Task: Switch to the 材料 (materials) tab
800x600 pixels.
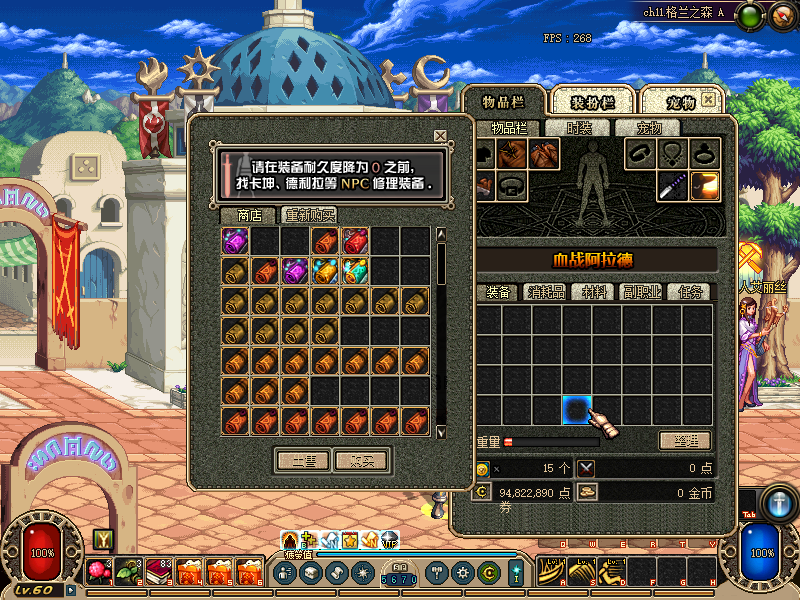Action: (x=598, y=292)
